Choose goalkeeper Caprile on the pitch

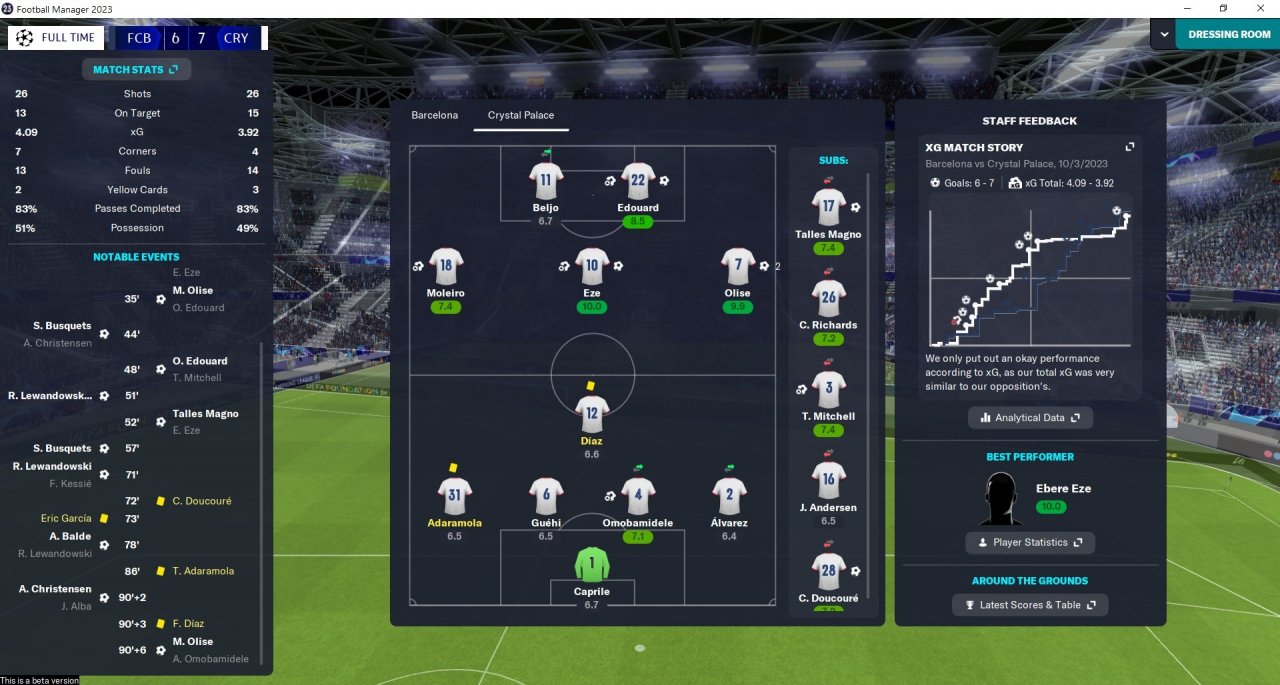[592, 564]
